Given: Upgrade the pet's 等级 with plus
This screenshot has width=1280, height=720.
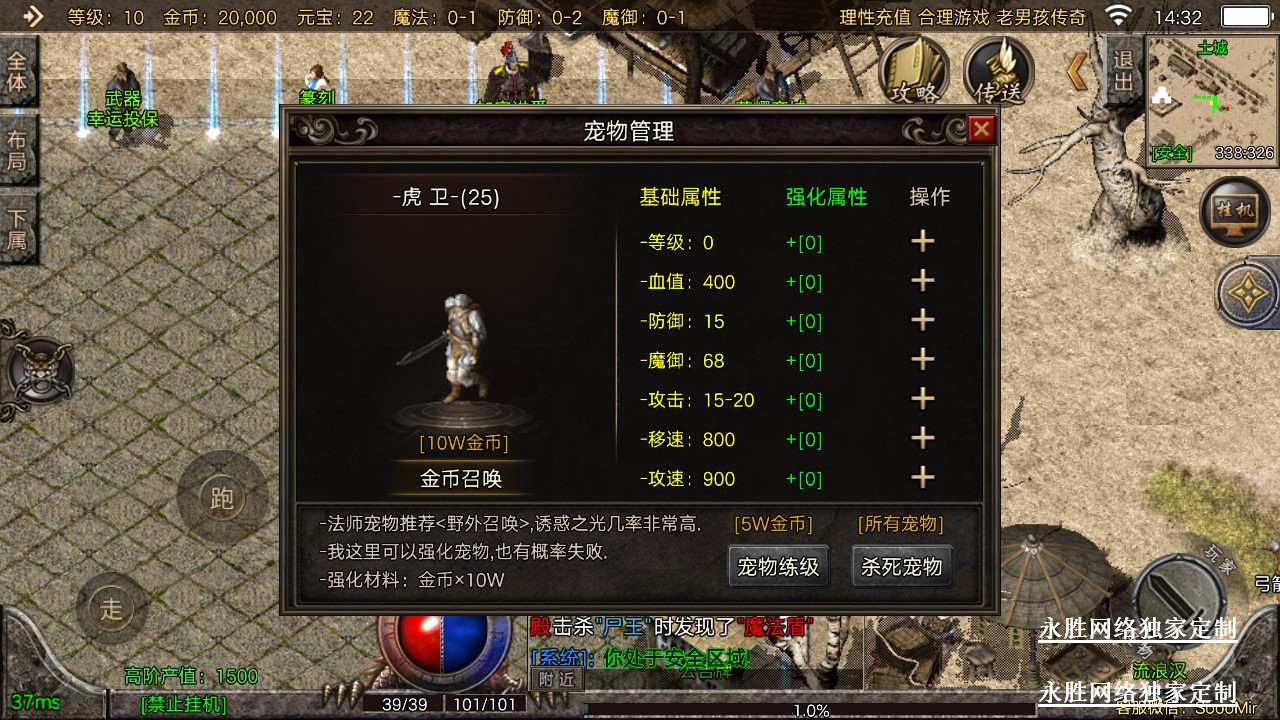Looking at the screenshot, I should click(x=922, y=242).
